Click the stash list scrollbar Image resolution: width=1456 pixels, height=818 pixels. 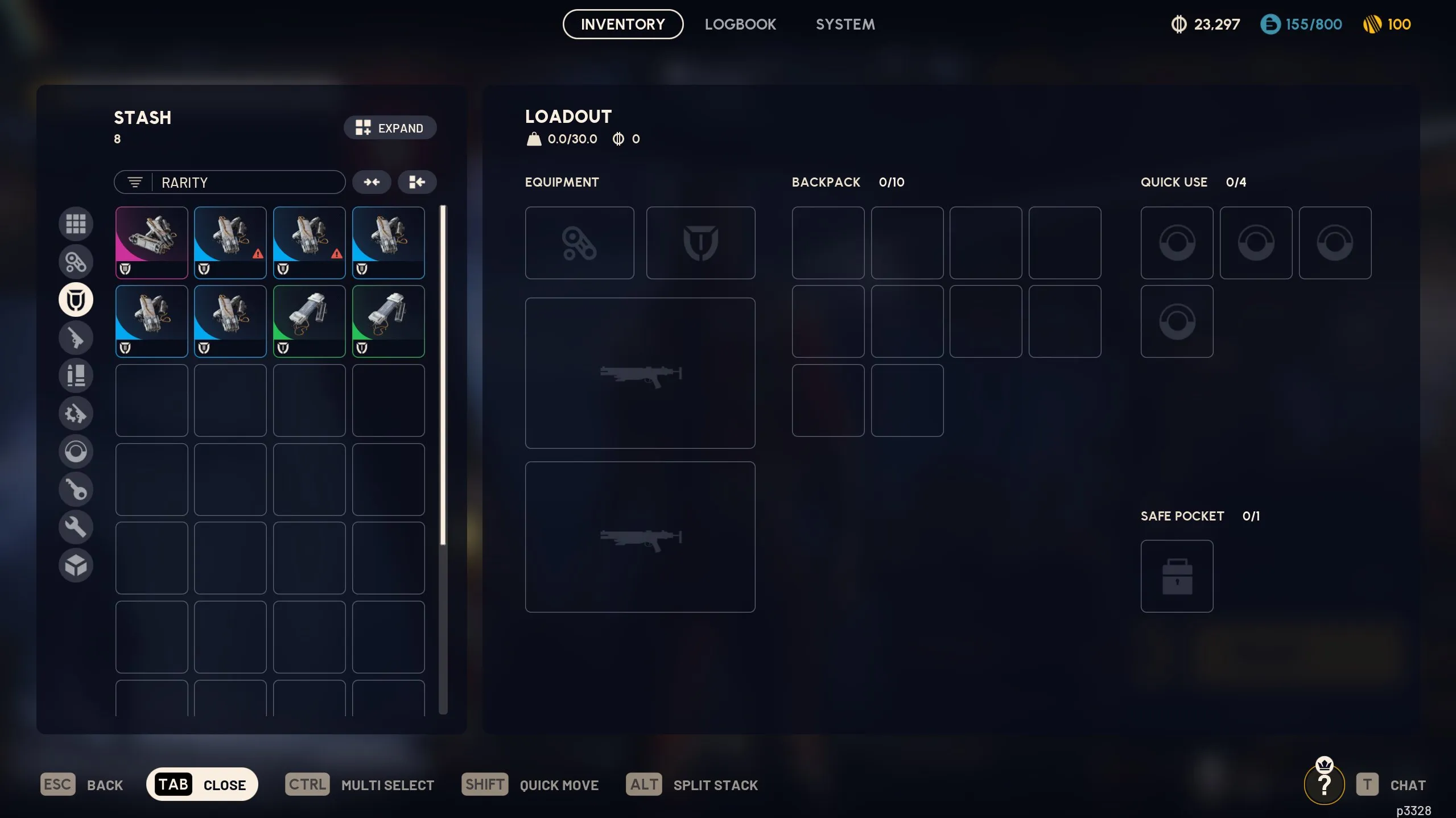coord(442,370)
